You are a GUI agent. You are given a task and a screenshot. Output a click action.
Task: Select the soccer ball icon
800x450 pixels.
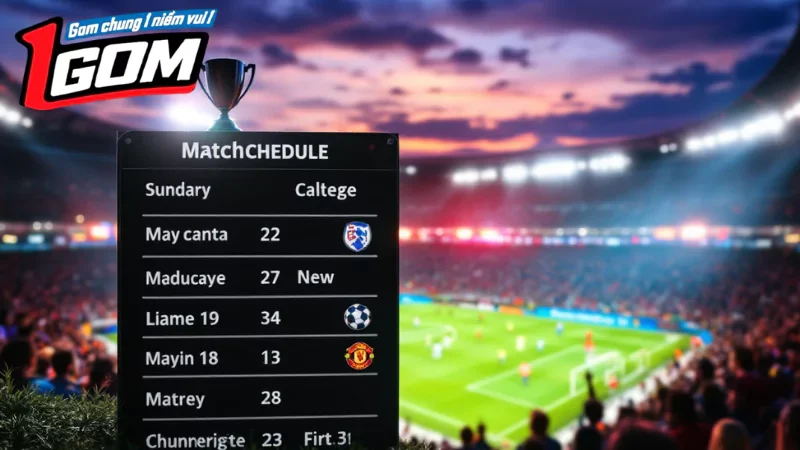point(357,317)
